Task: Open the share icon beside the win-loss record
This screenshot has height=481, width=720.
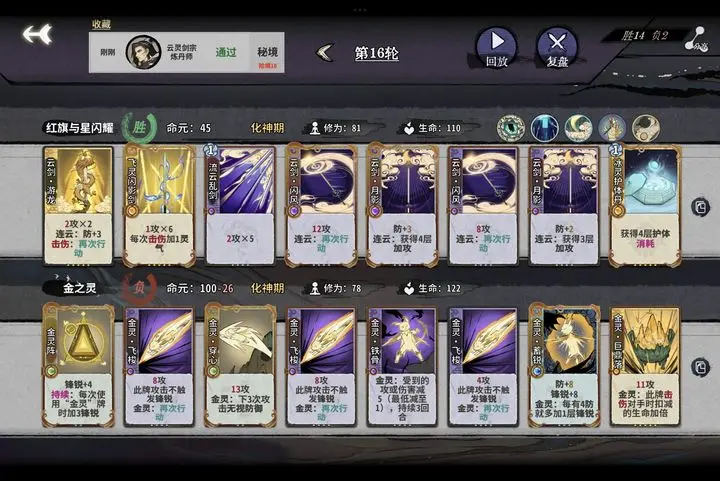Action: click(693, 37)
